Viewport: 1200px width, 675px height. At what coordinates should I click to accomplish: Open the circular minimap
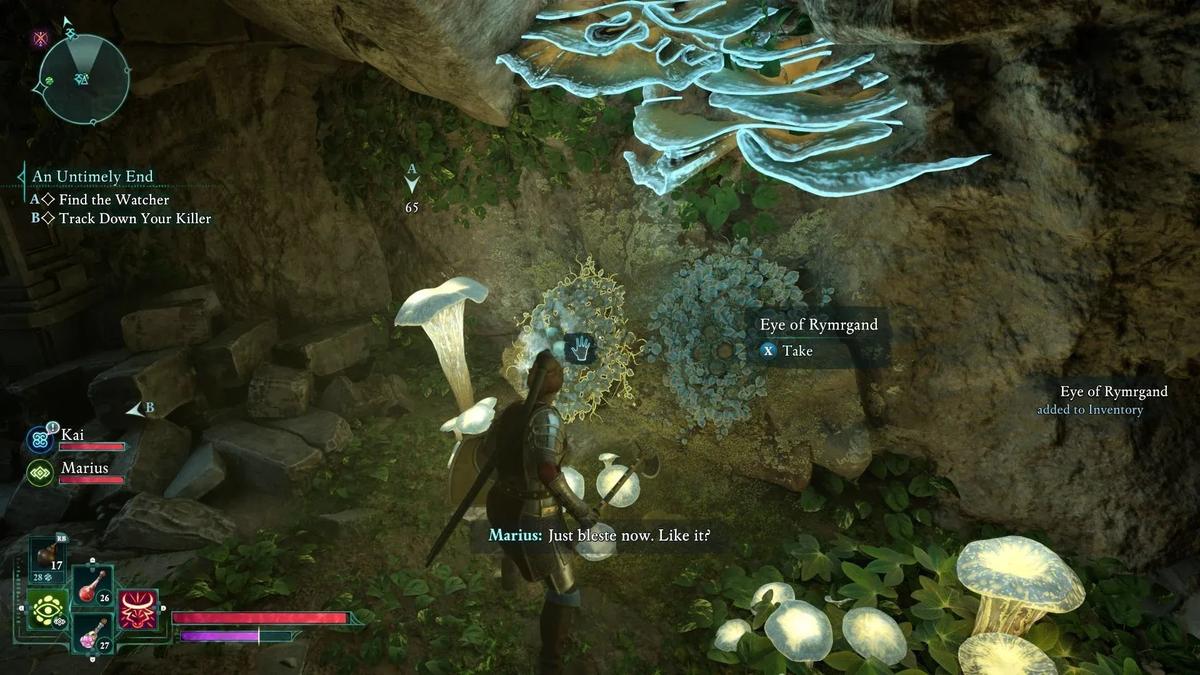click(84, 79)
